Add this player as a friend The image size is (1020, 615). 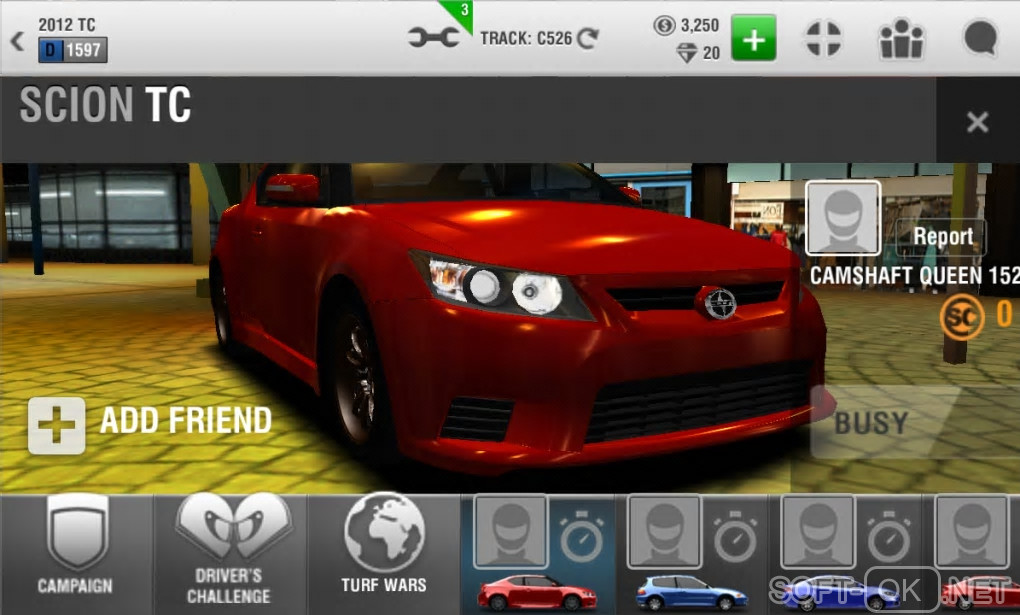click(x=150, y=421)
